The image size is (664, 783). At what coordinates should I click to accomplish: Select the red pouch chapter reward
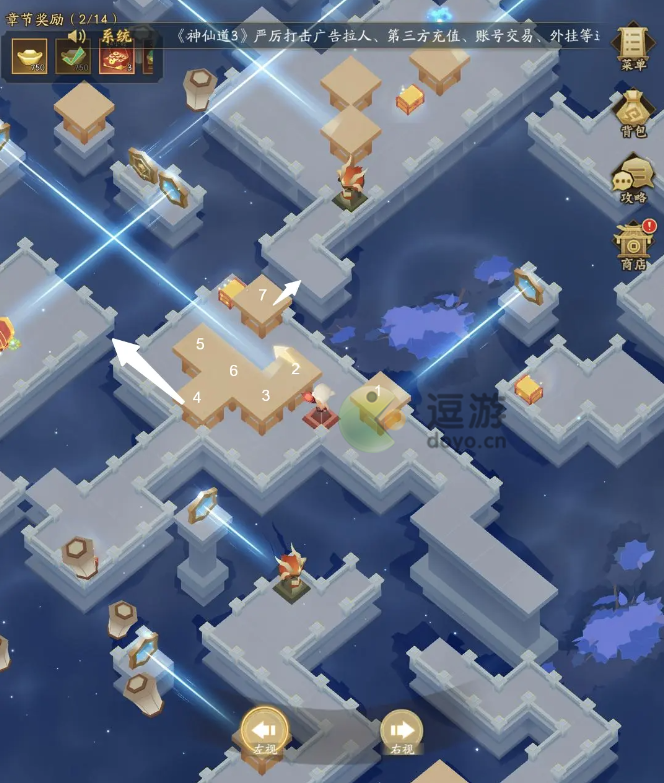pyautogui.click(x=116, y=57)
